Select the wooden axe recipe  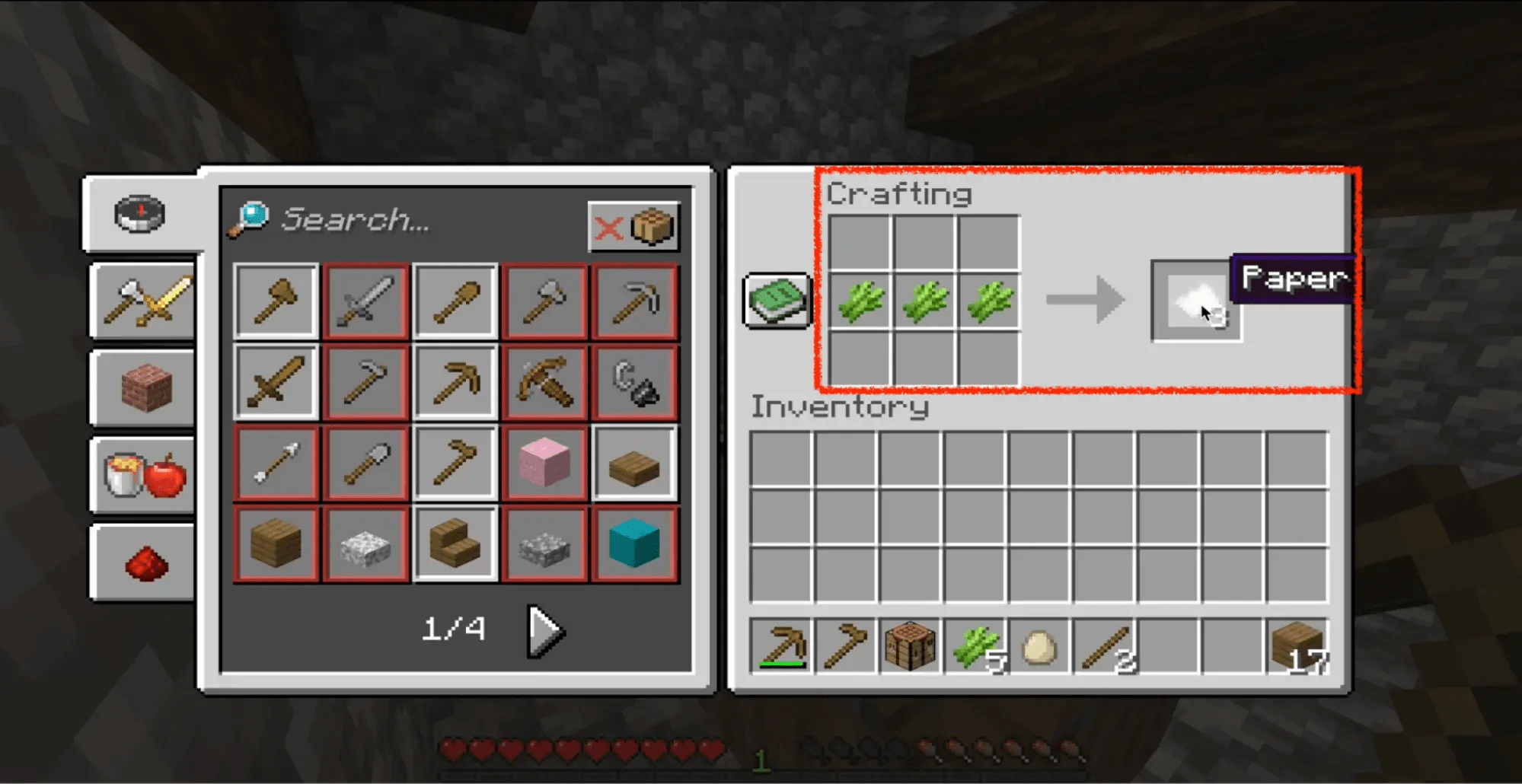(x=275, y=301)
